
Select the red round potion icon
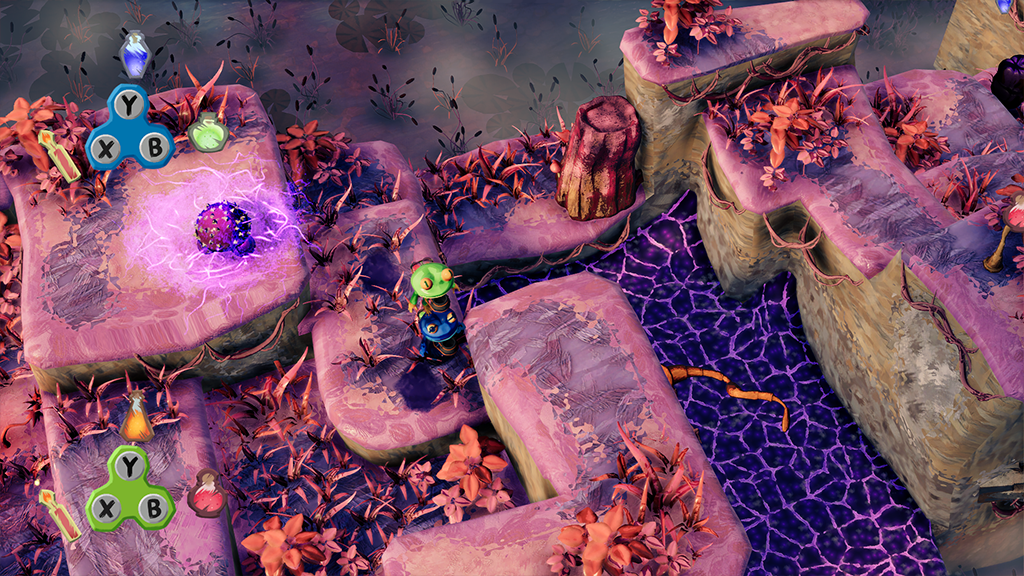pos(207,493)
